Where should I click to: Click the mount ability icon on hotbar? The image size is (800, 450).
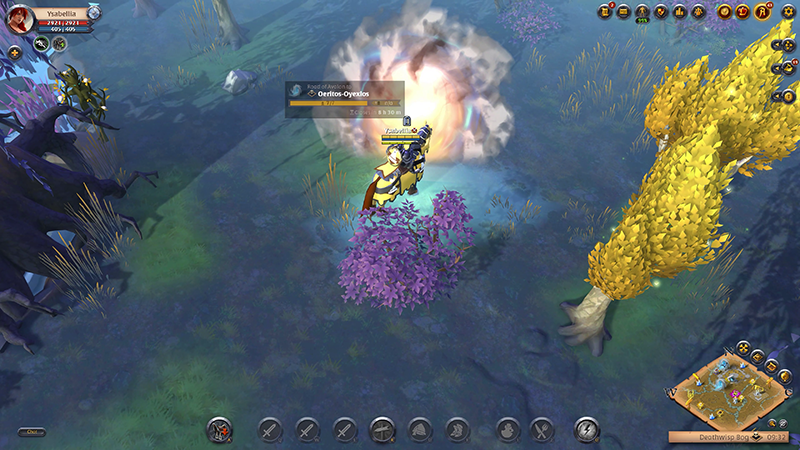[x=219, y=430]
